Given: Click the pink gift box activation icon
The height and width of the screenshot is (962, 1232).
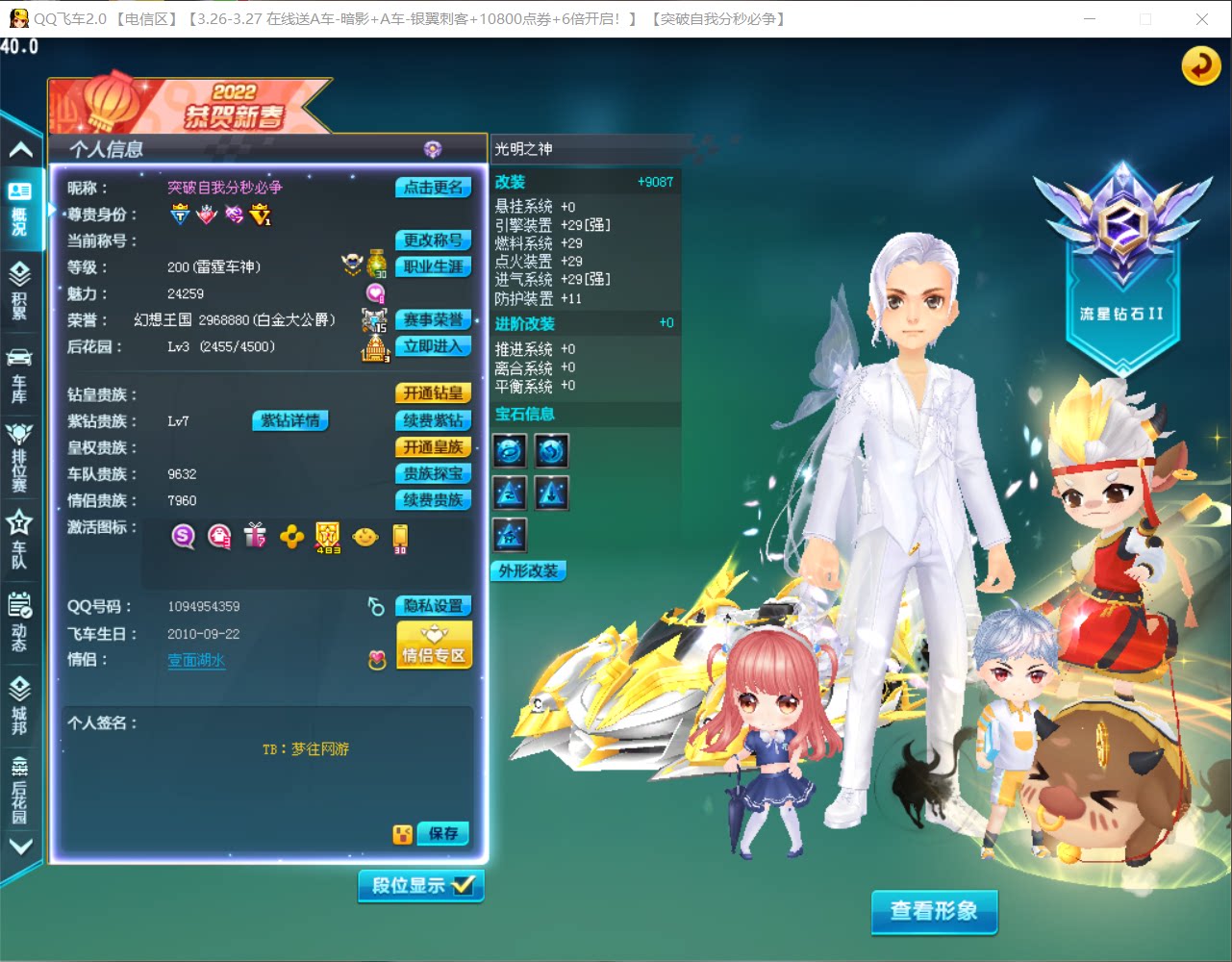Looking at the screenshot, I should pos(255,537).
